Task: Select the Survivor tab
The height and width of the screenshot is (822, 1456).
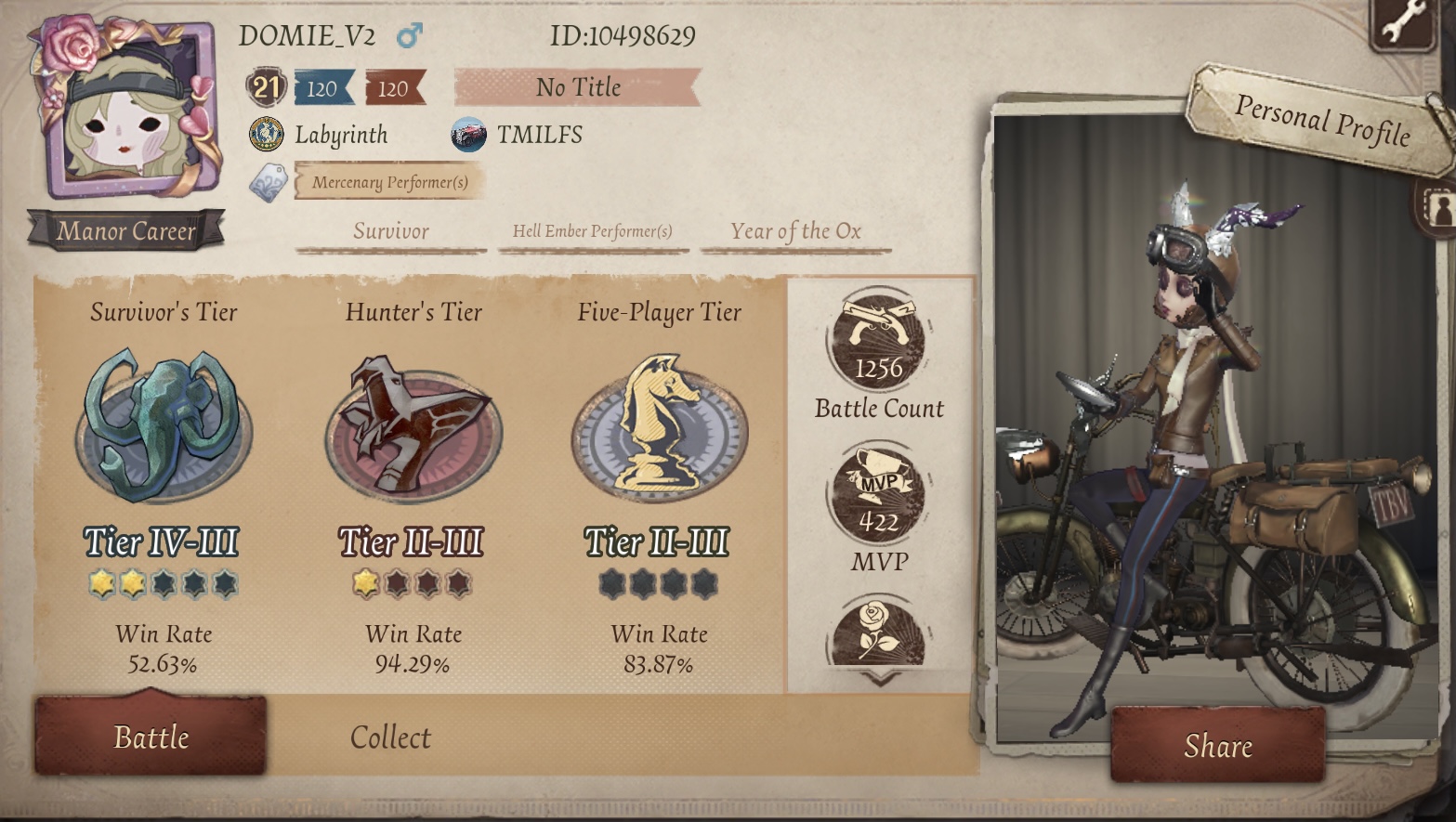Action: (x=389, y=230)
